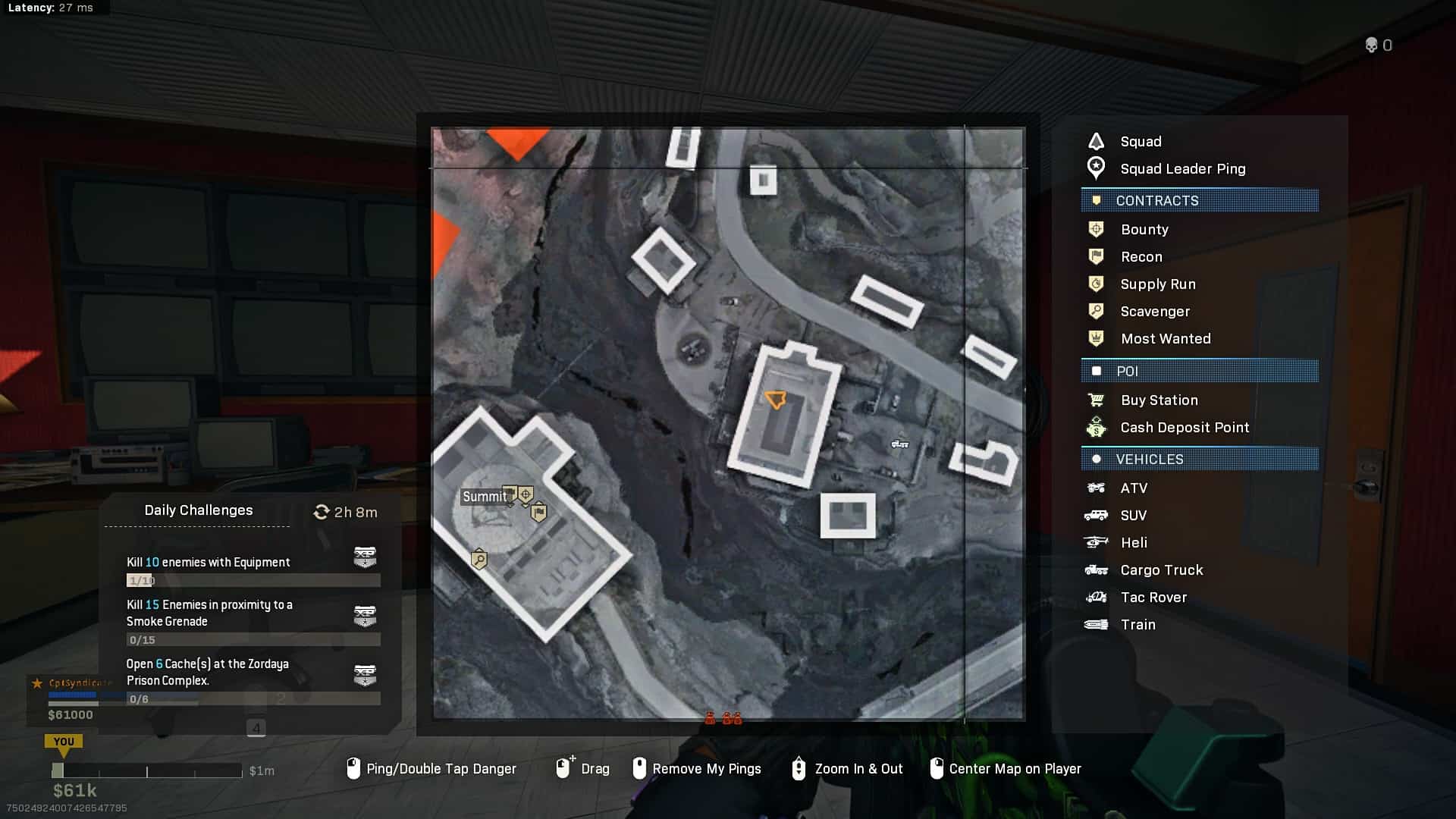
Task: Choose the Squad entry in the legend
Action: pyautogui.click(x=1140, y=142)
